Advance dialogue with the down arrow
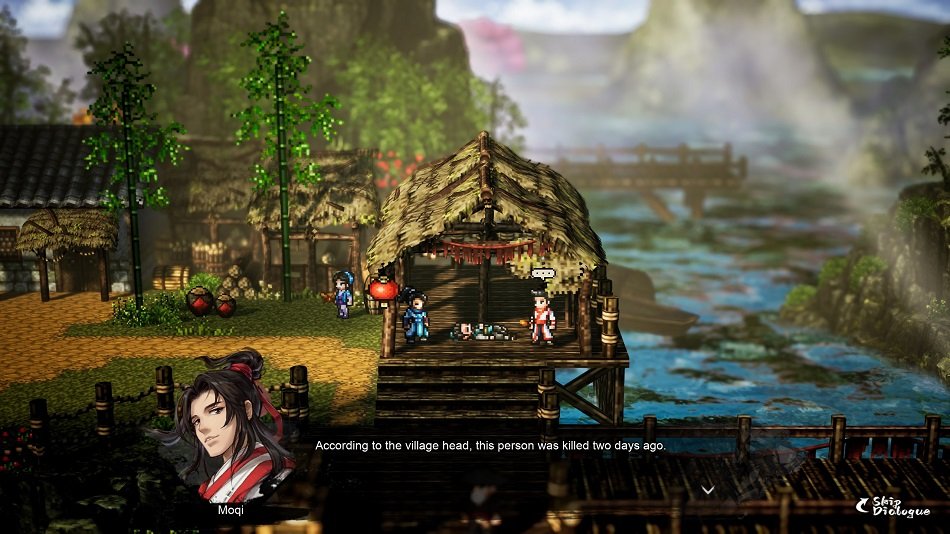This screenshot has height=534, width=950. (708, 489)
